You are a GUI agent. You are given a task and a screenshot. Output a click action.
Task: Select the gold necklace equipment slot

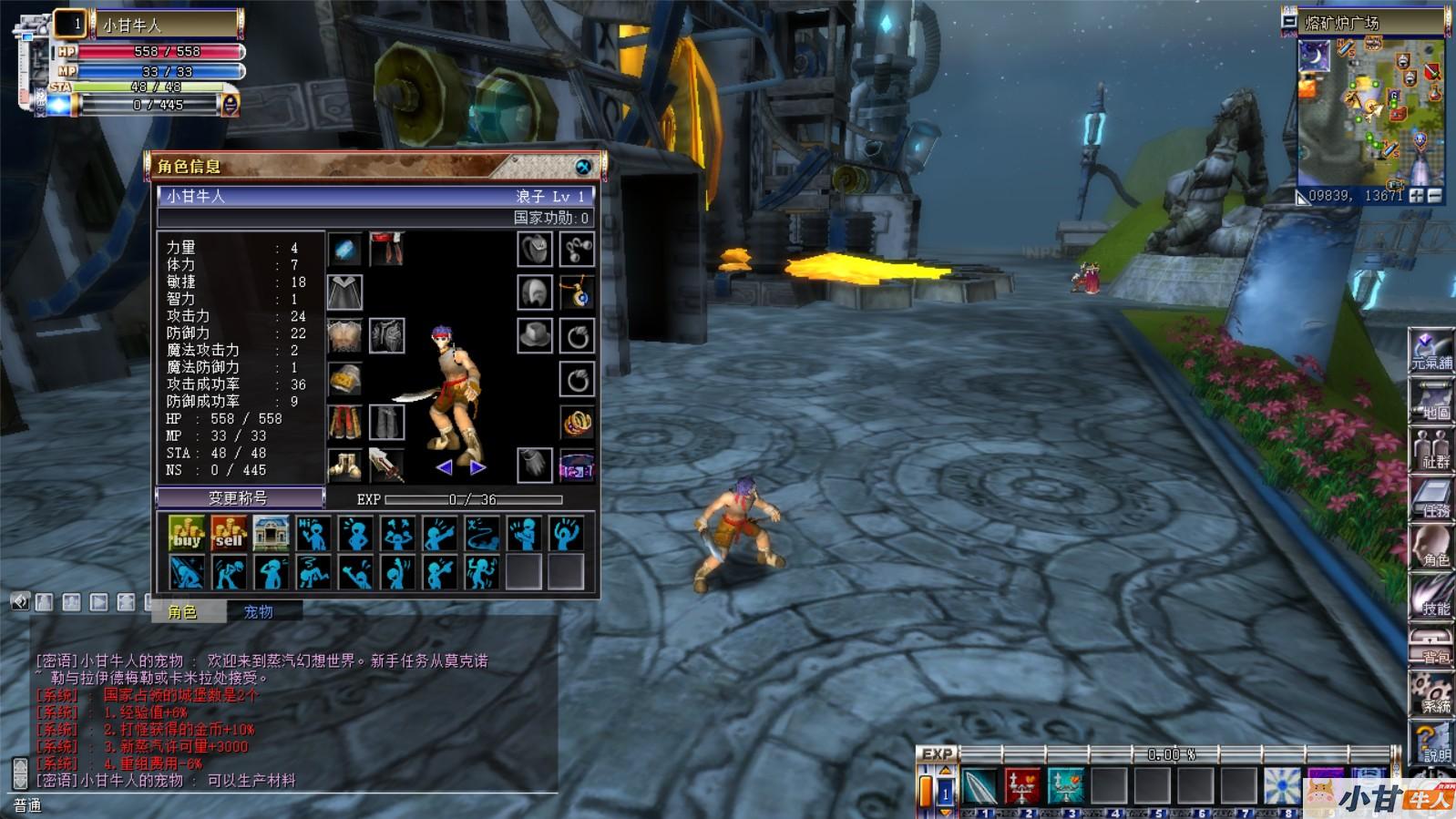(x=578, y=293)
